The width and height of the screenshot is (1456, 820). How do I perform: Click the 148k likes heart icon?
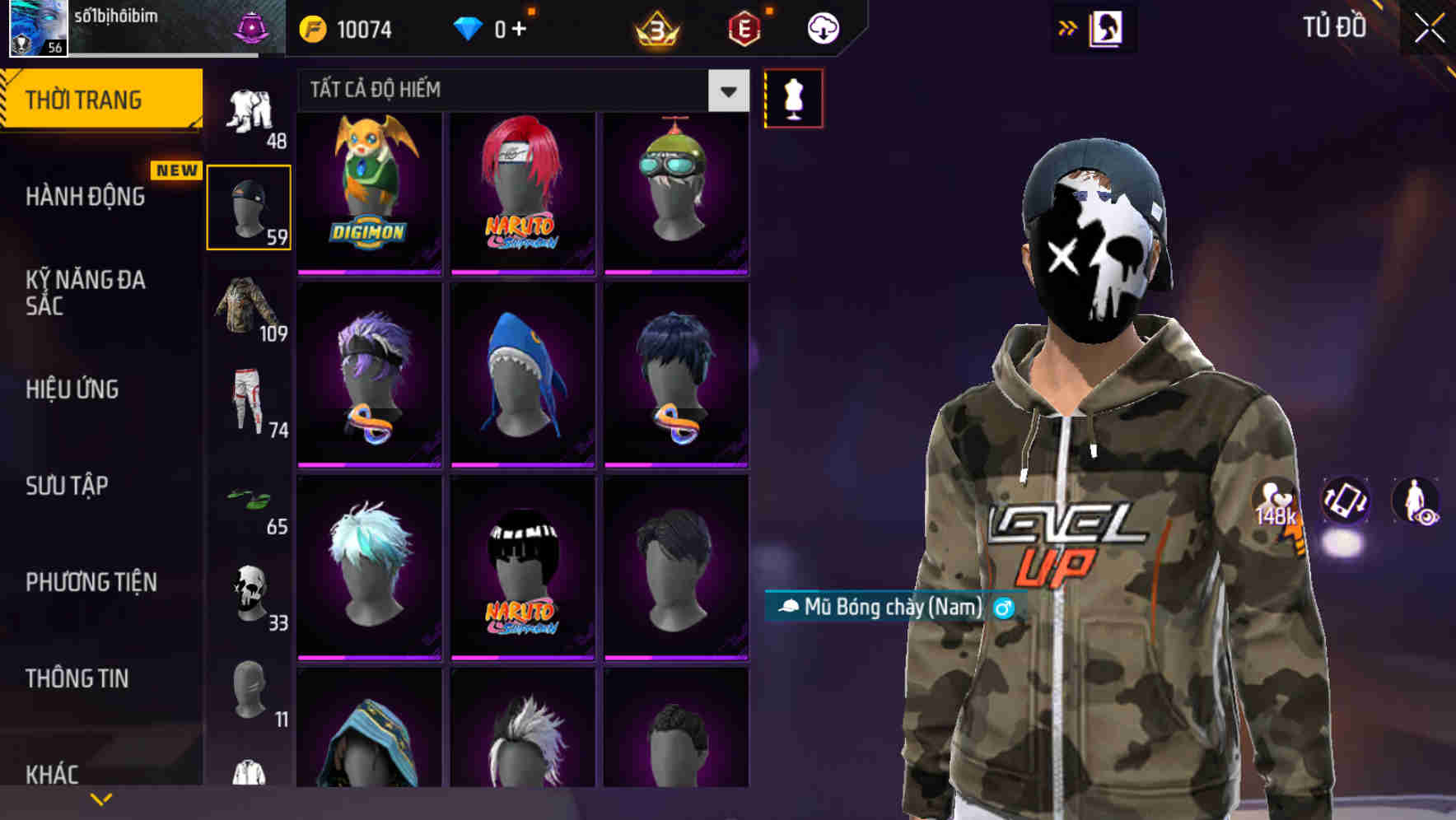pyautogui.click(x=1272, y=500)
